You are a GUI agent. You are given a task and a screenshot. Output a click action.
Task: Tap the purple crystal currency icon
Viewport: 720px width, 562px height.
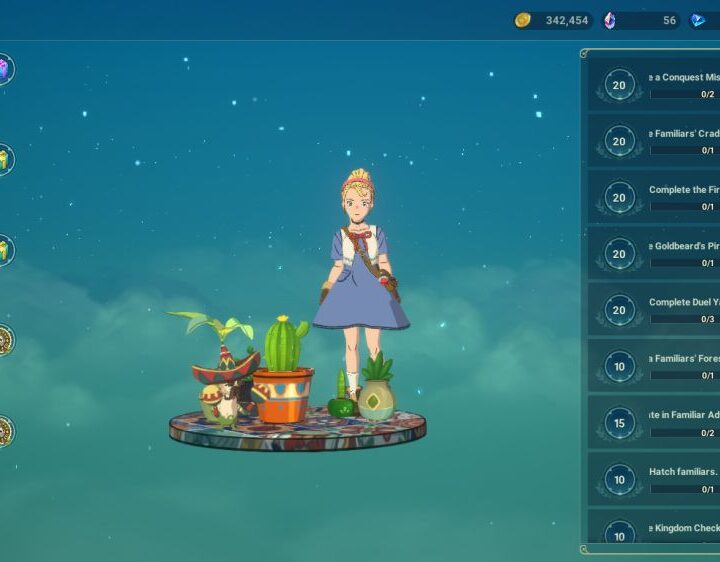[x=610, y=20]
